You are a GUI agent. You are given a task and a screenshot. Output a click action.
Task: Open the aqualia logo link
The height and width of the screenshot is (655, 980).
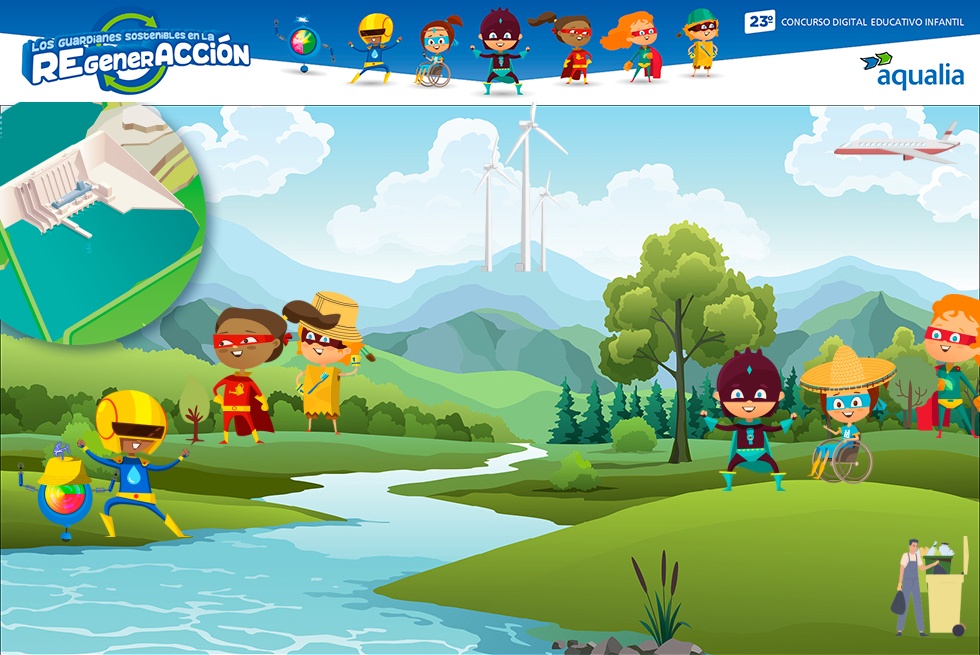coord(911,70)
